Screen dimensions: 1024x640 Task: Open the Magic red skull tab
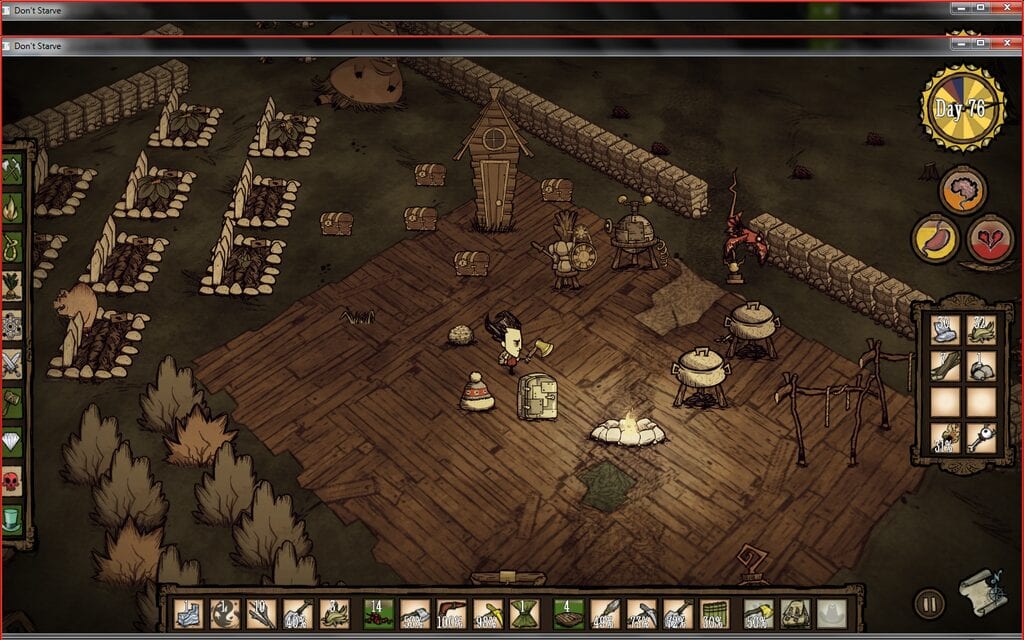click(x=12, y=481)
